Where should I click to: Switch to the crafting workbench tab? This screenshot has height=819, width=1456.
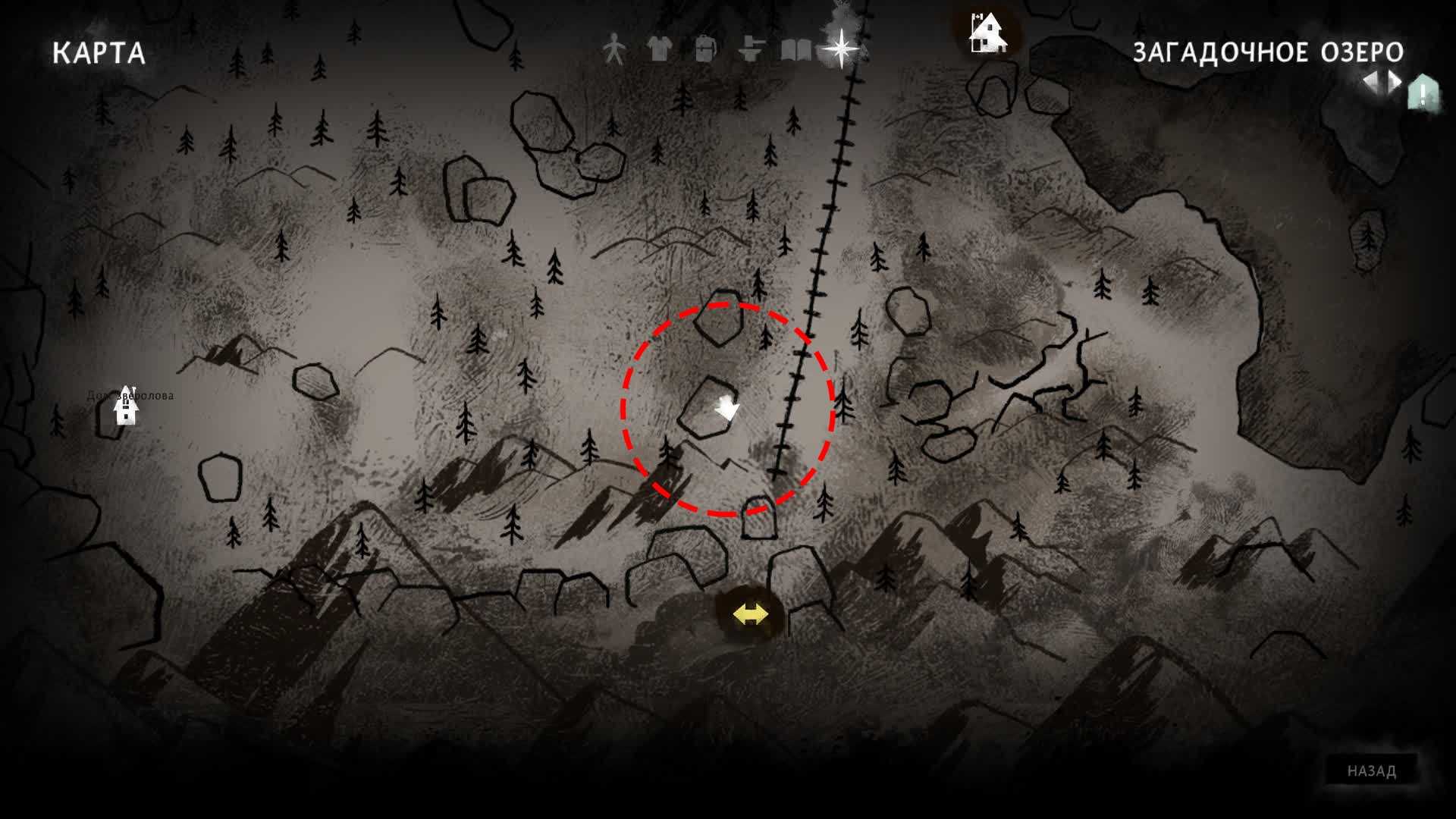tap(751, 49)
